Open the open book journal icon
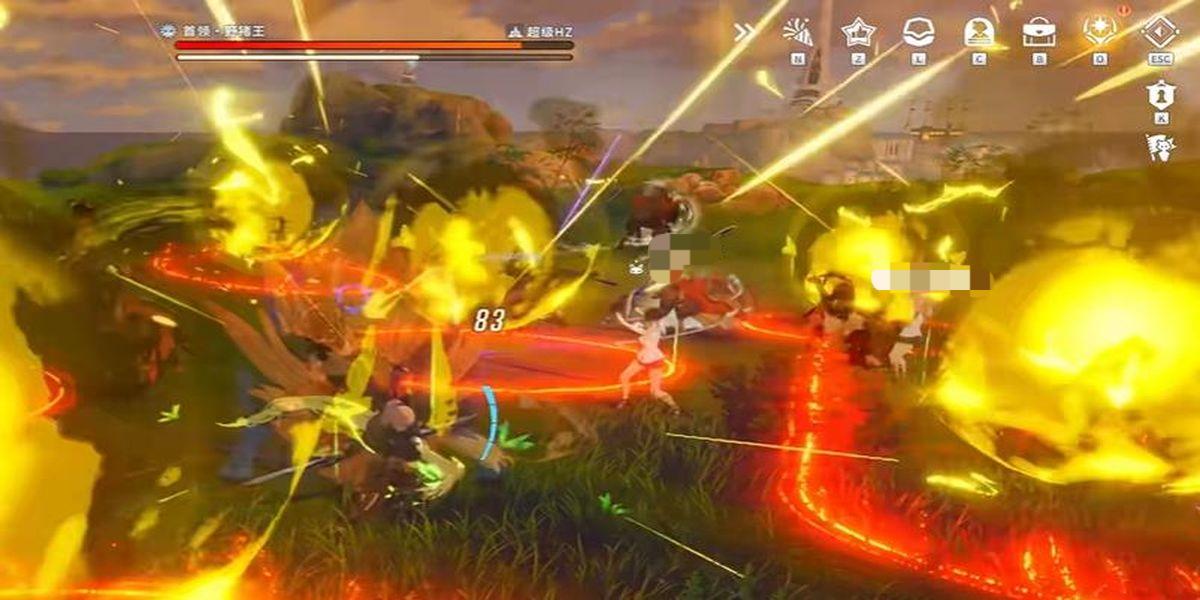1200x600 pixels. pyautogui.click(x=918, y=32)
